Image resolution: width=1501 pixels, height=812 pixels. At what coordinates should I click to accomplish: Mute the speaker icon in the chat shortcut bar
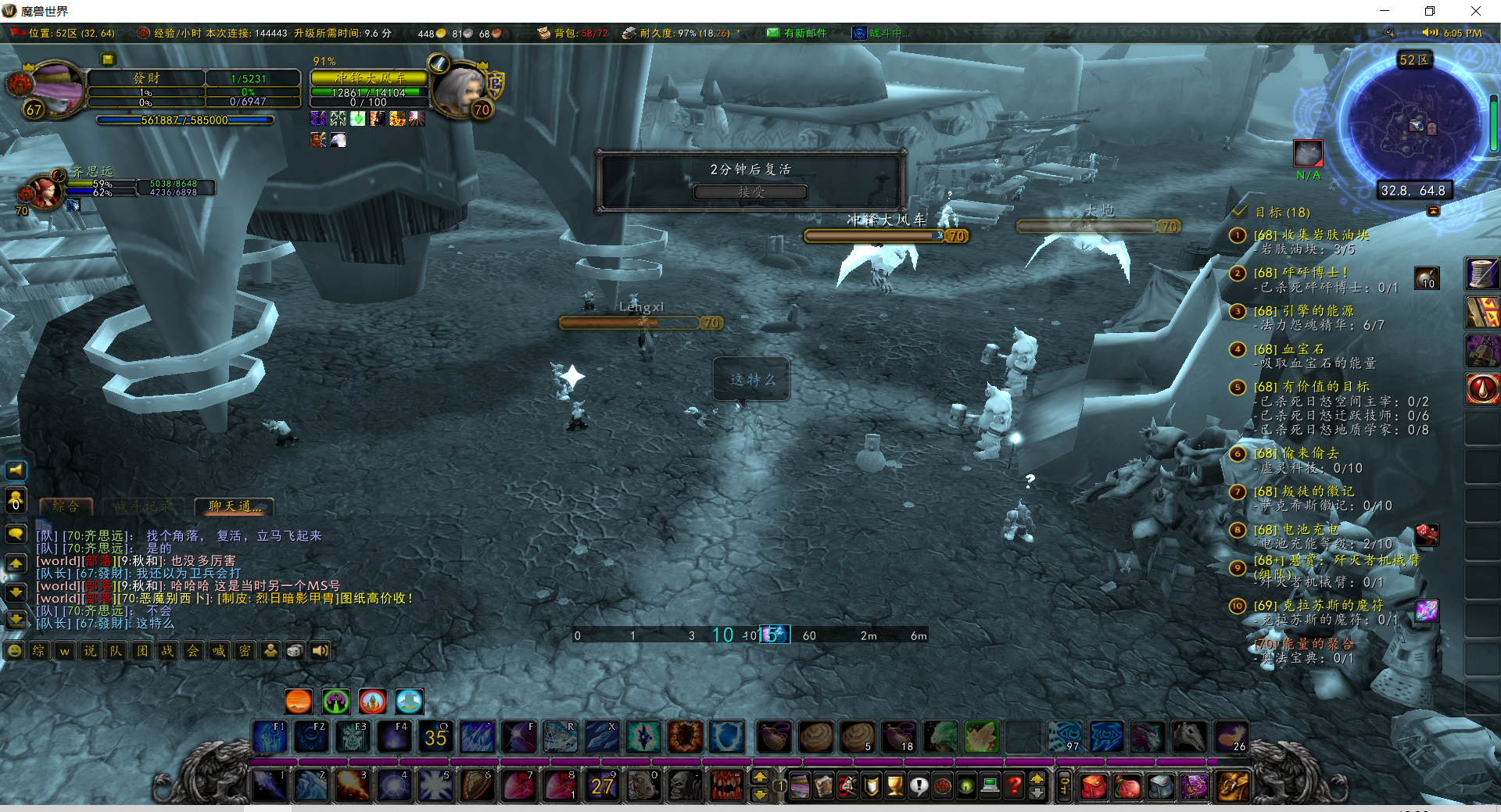click(320, 650)
